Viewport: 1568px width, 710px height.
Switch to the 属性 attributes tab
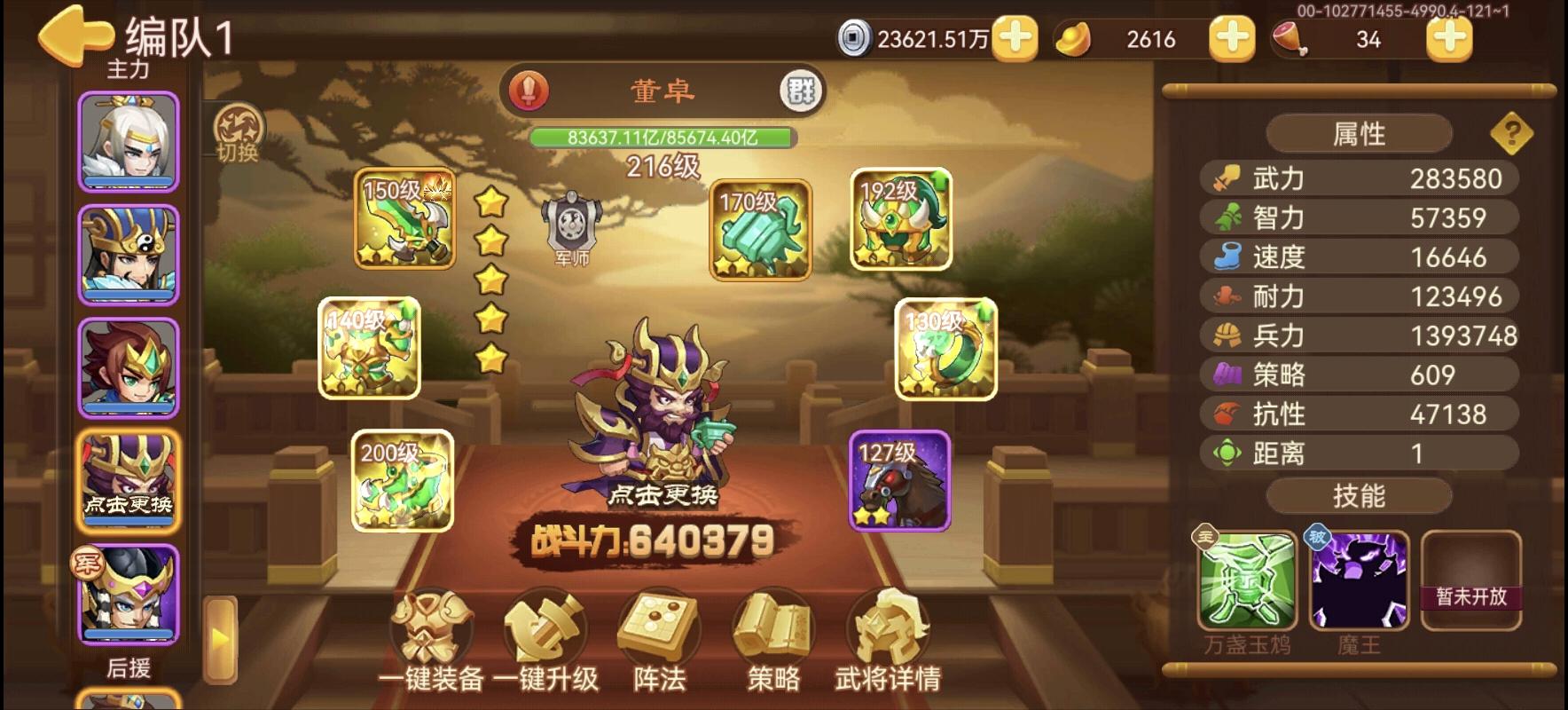coord(1357,131)
